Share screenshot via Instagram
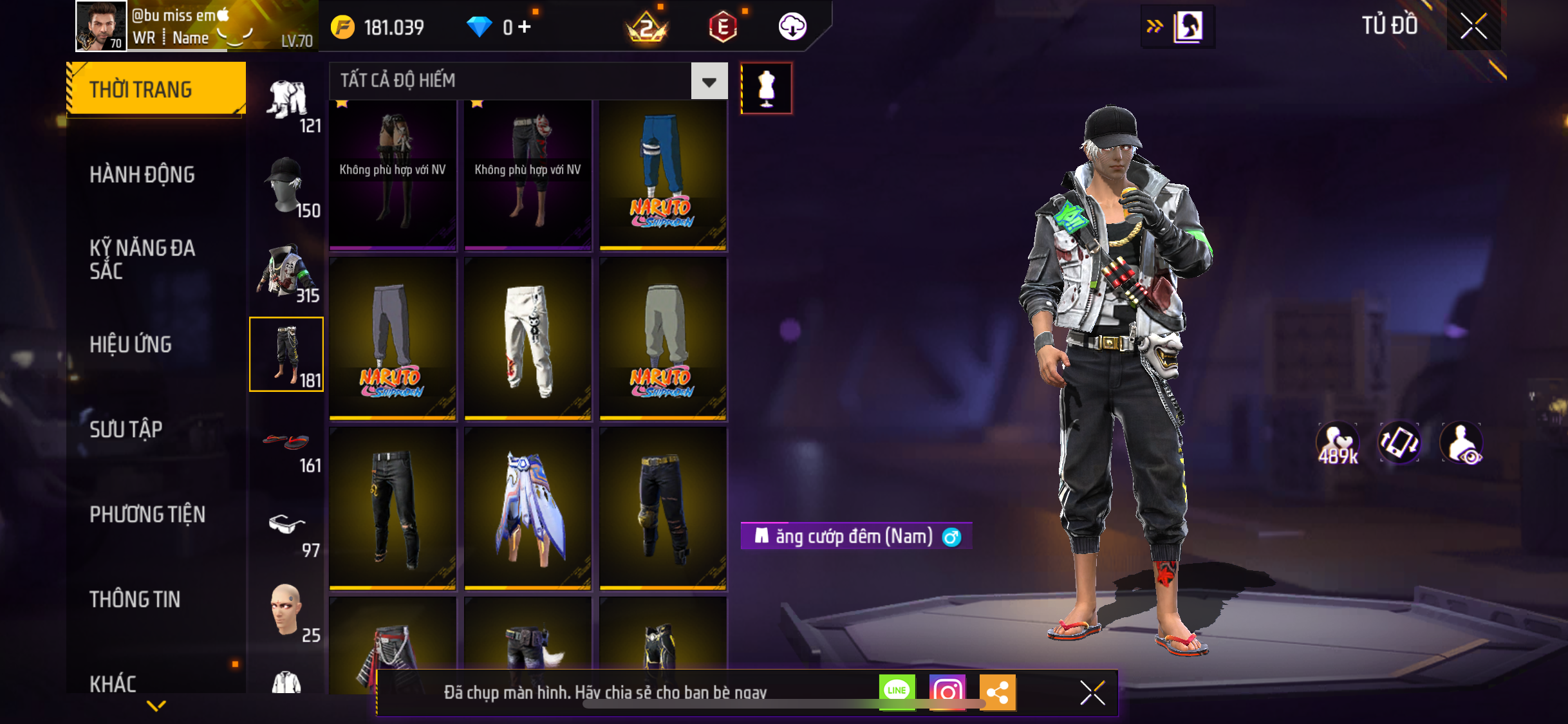Screen dimensions: 1568x724 pyautogui.click(x=947, y=692)
